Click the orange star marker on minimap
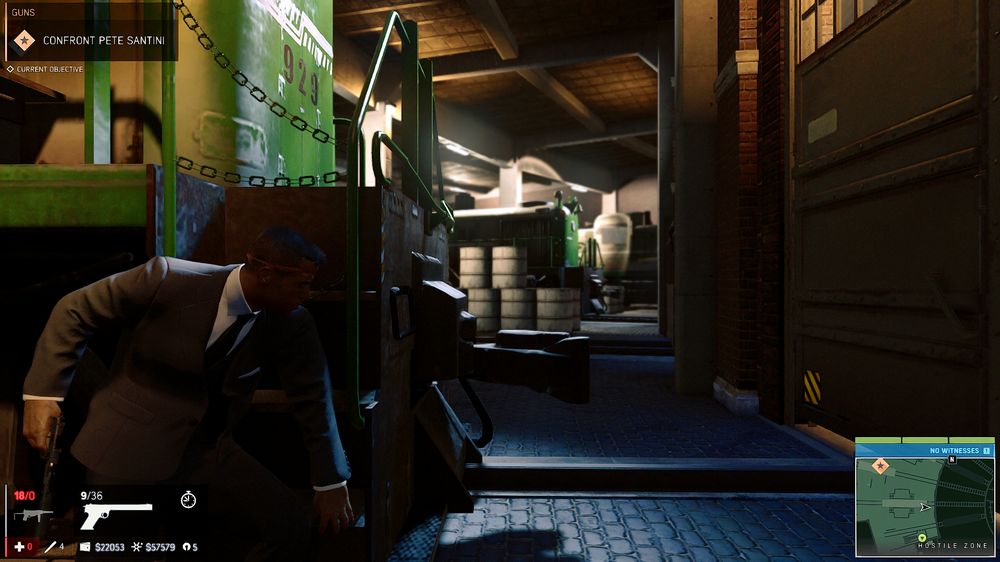Viewport: 1000px width, 562px height. click(x=881, y=466)
